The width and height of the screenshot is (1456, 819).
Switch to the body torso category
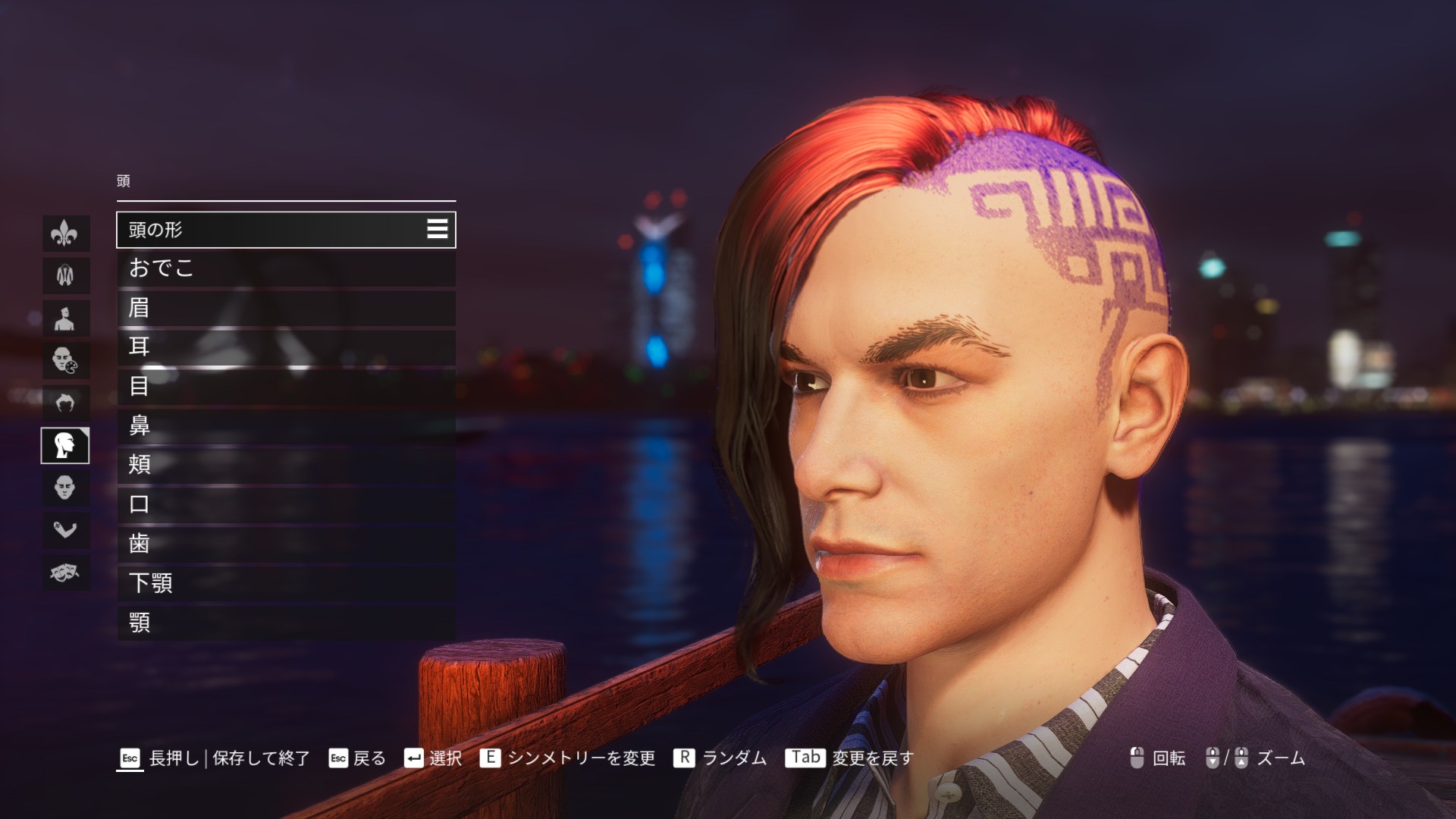coord(65,318)
